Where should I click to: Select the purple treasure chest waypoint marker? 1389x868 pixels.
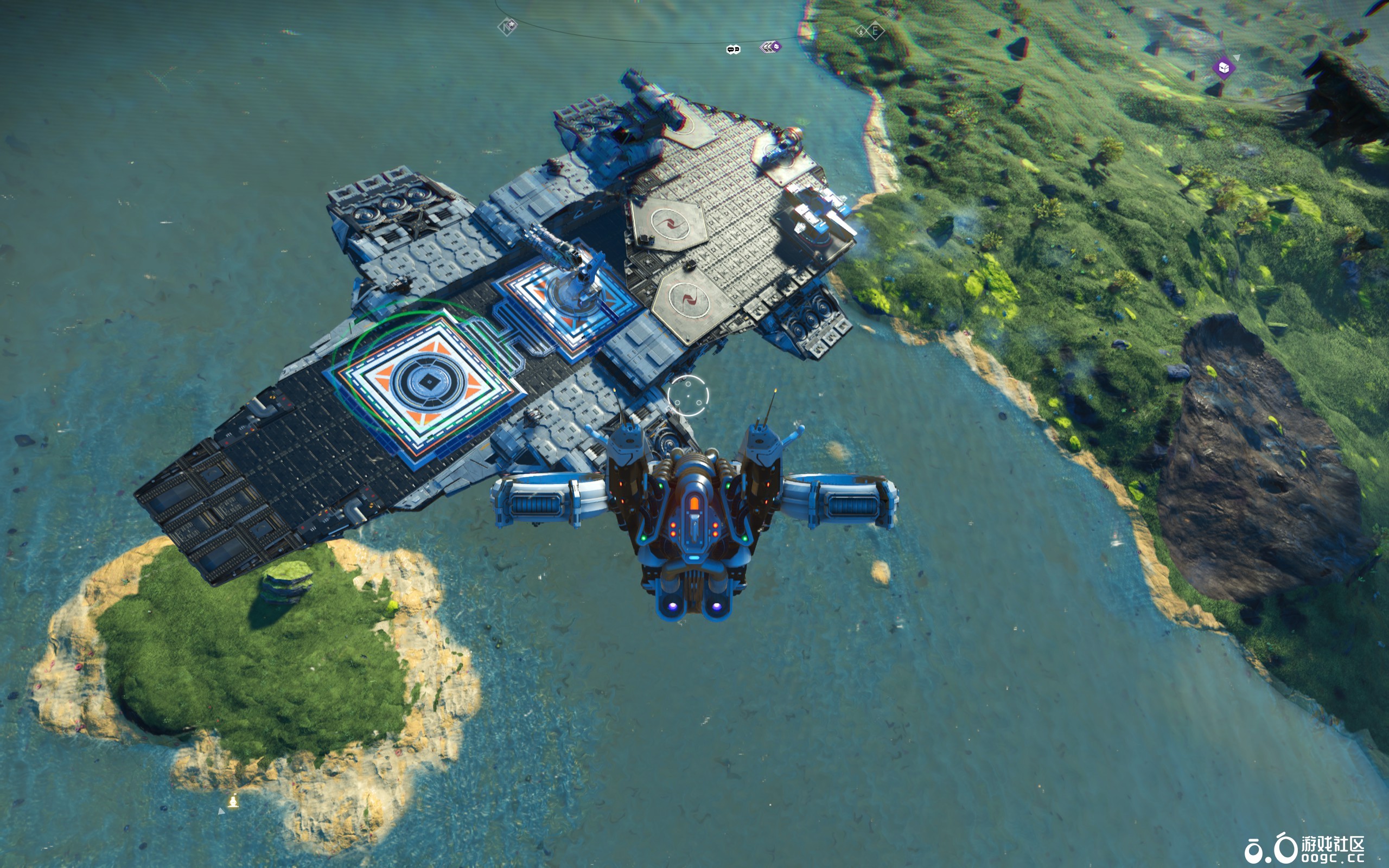point(1224,68)
